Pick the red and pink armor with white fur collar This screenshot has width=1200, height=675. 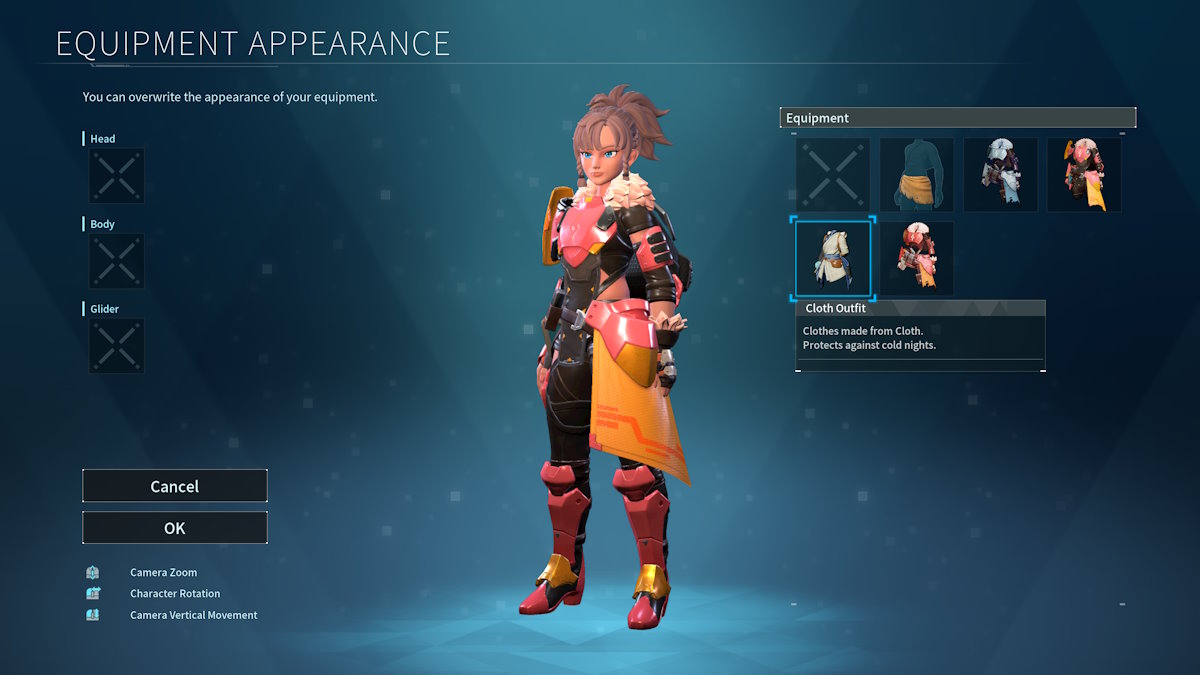916,258
